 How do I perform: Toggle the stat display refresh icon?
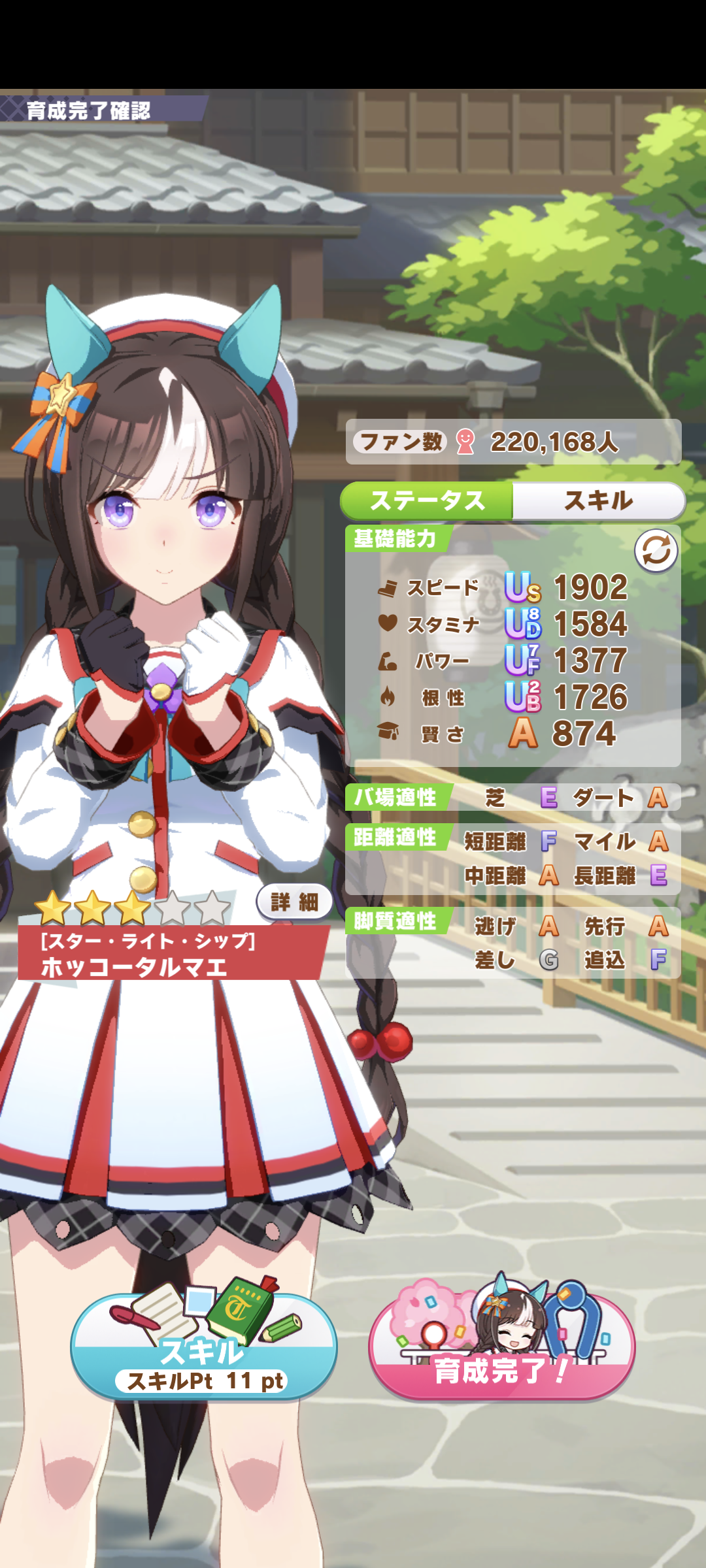coord(656,551)
